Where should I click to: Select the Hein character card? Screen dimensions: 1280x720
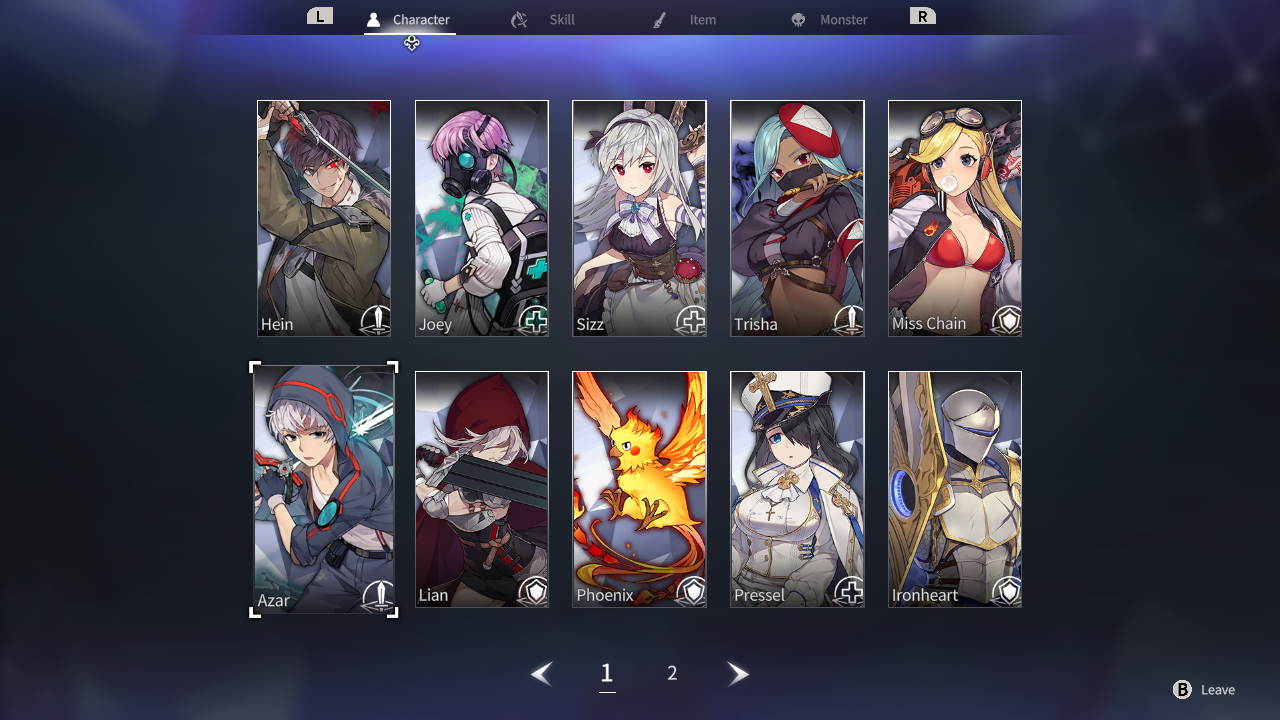point(324,218)
